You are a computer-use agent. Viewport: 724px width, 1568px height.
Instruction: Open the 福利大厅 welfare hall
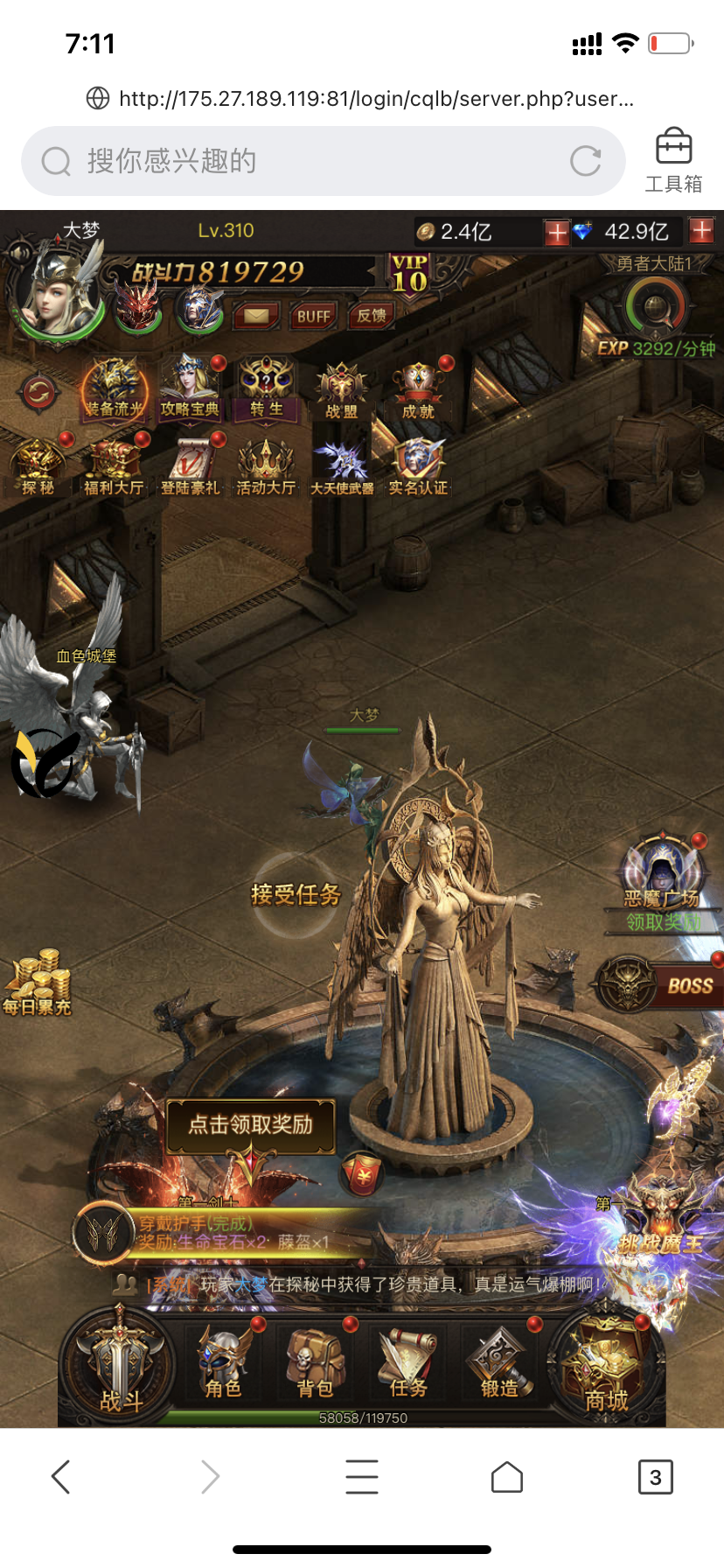coord(113,467)
